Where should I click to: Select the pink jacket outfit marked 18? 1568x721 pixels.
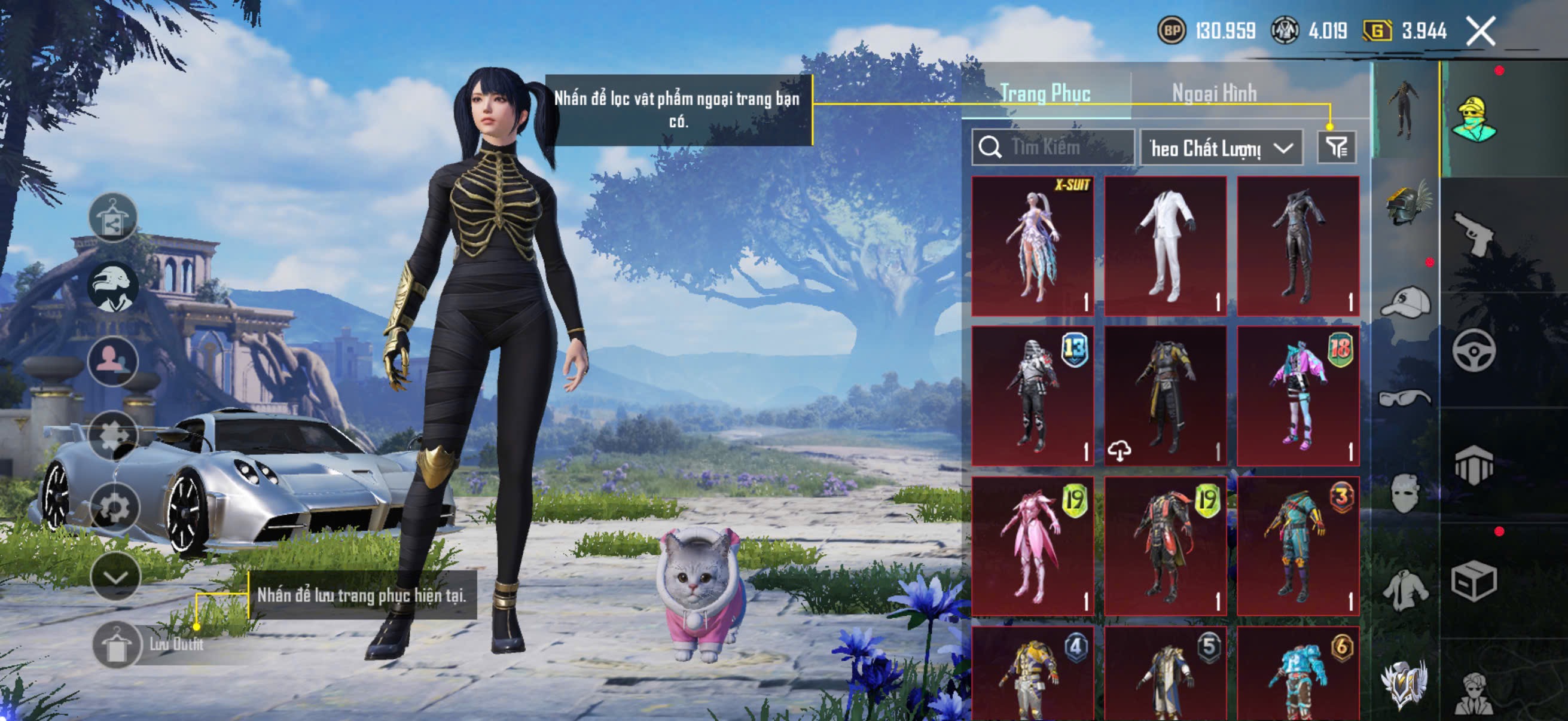[x=1298, y=396]
